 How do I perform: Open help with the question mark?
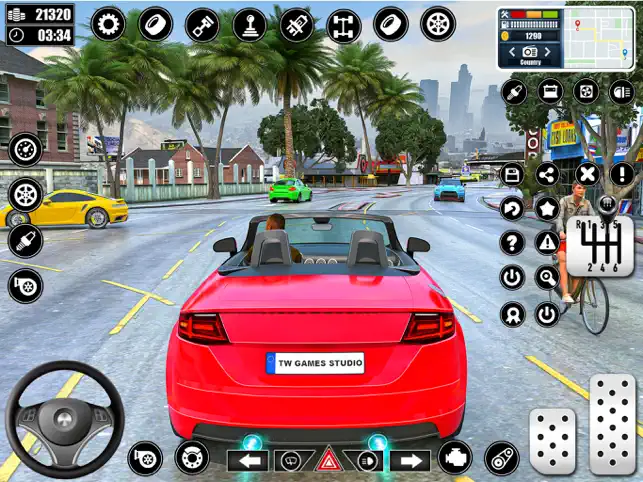point(513,242)
